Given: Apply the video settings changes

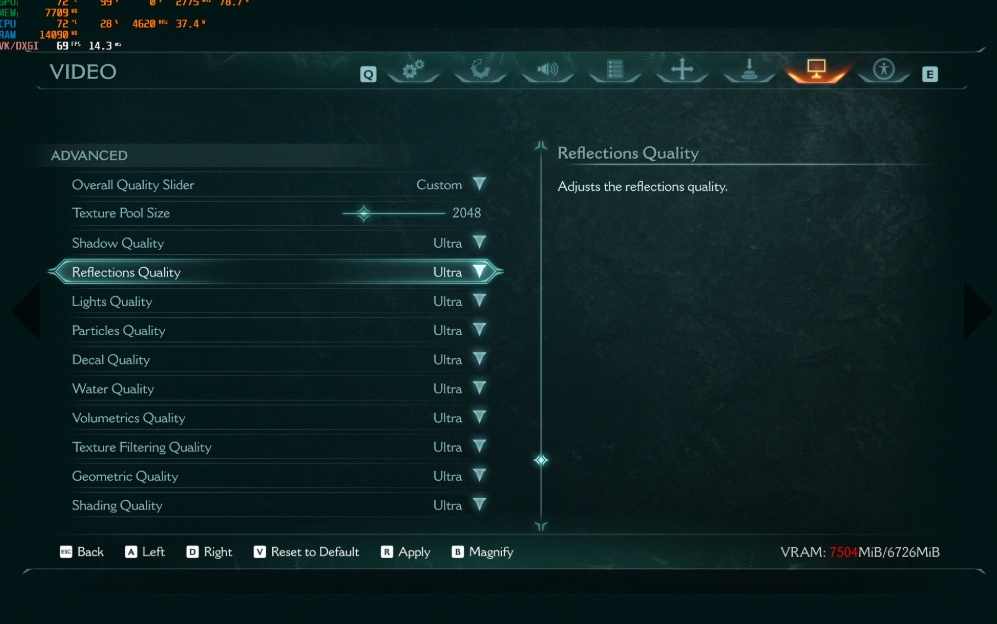Looking at the screenshot, I should coord(405,552).
